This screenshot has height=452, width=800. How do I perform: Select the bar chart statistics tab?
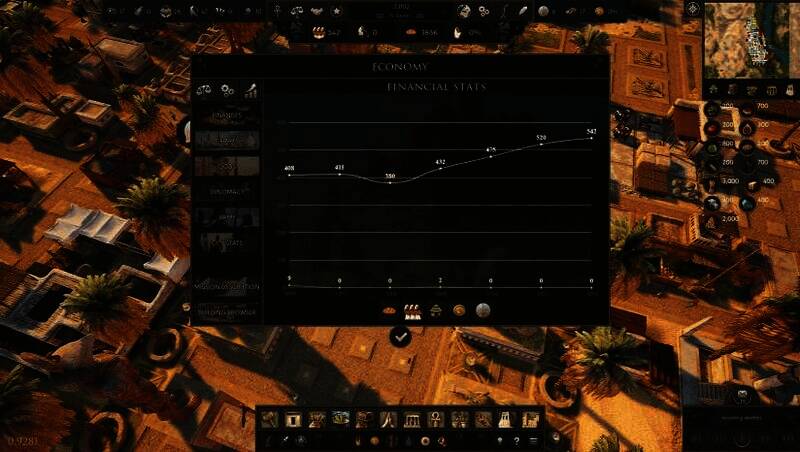point(250,90)
